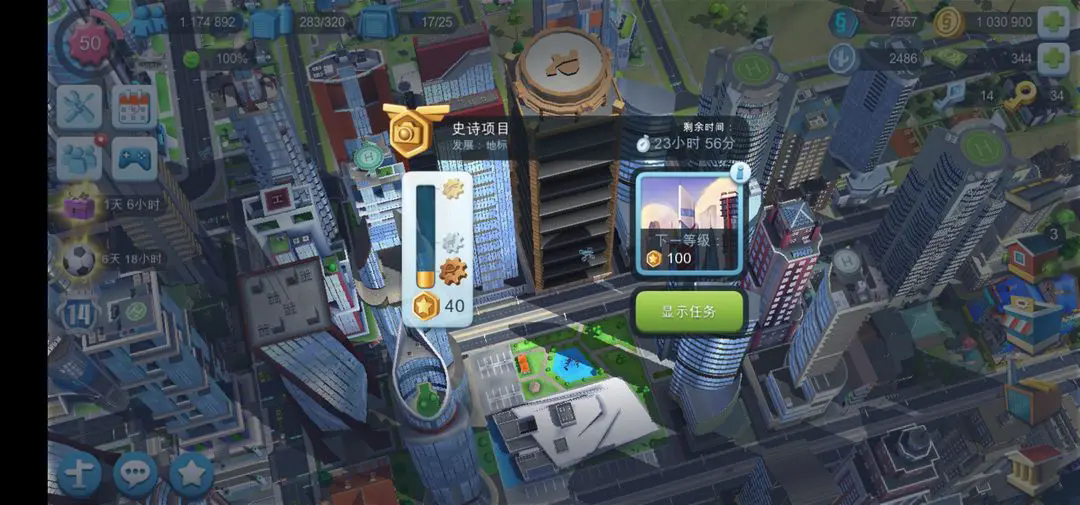Screen dimensions: 1080x505
Task: Open the calendar events icon
Action: coord(132,106)
